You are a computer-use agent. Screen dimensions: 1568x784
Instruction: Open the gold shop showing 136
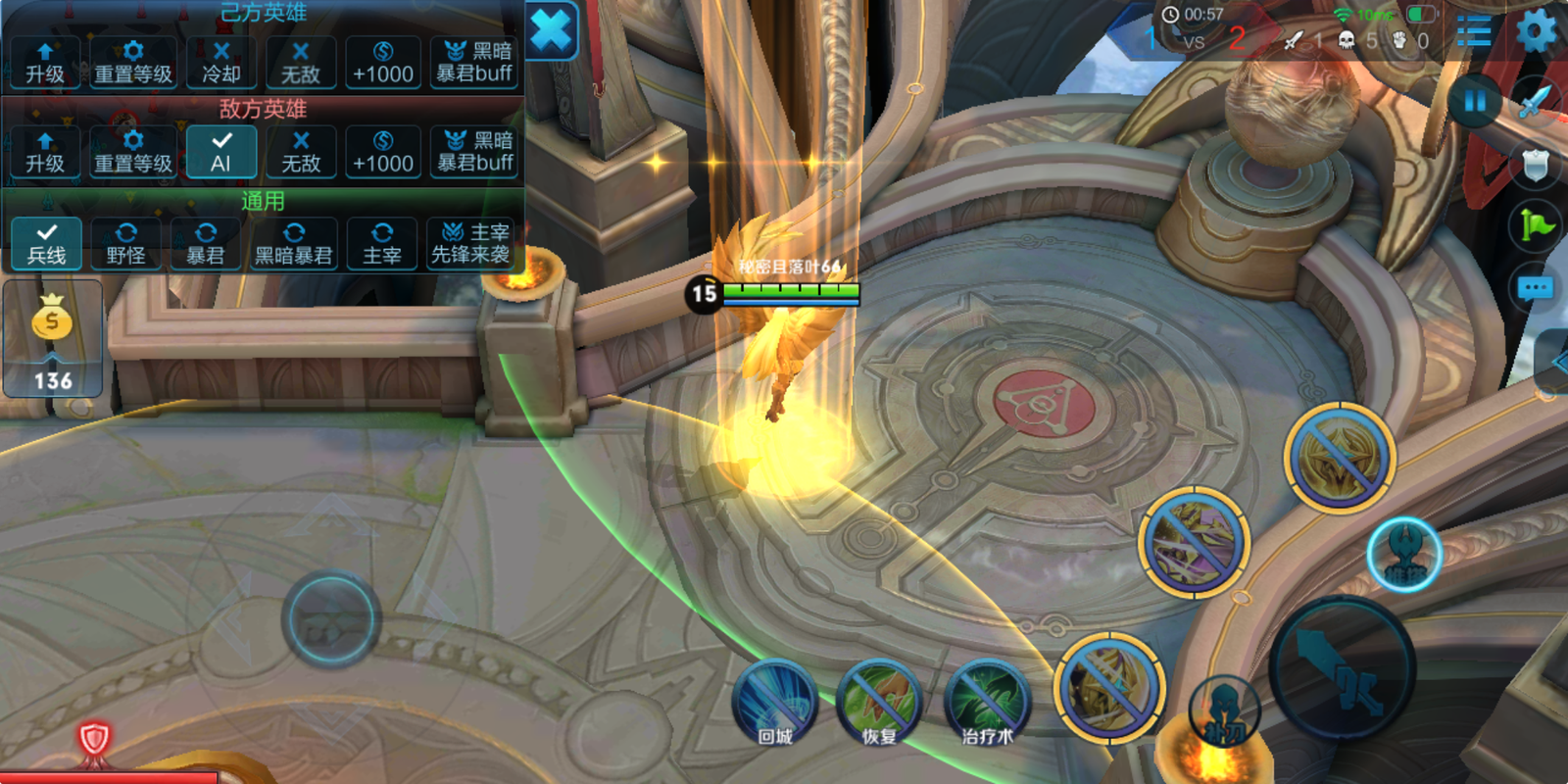pos(53,339)
